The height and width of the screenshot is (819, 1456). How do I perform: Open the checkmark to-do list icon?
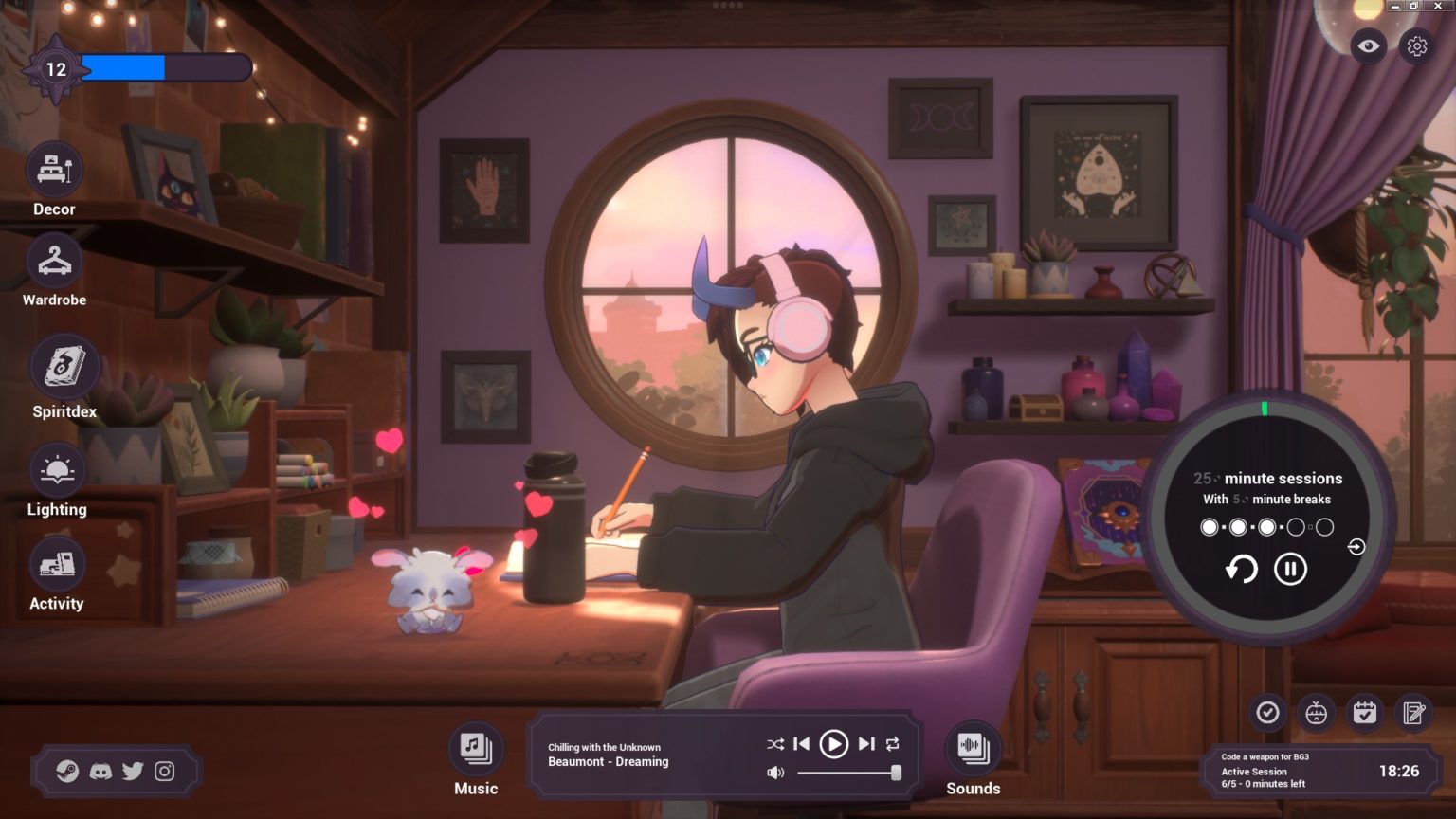1268,712
